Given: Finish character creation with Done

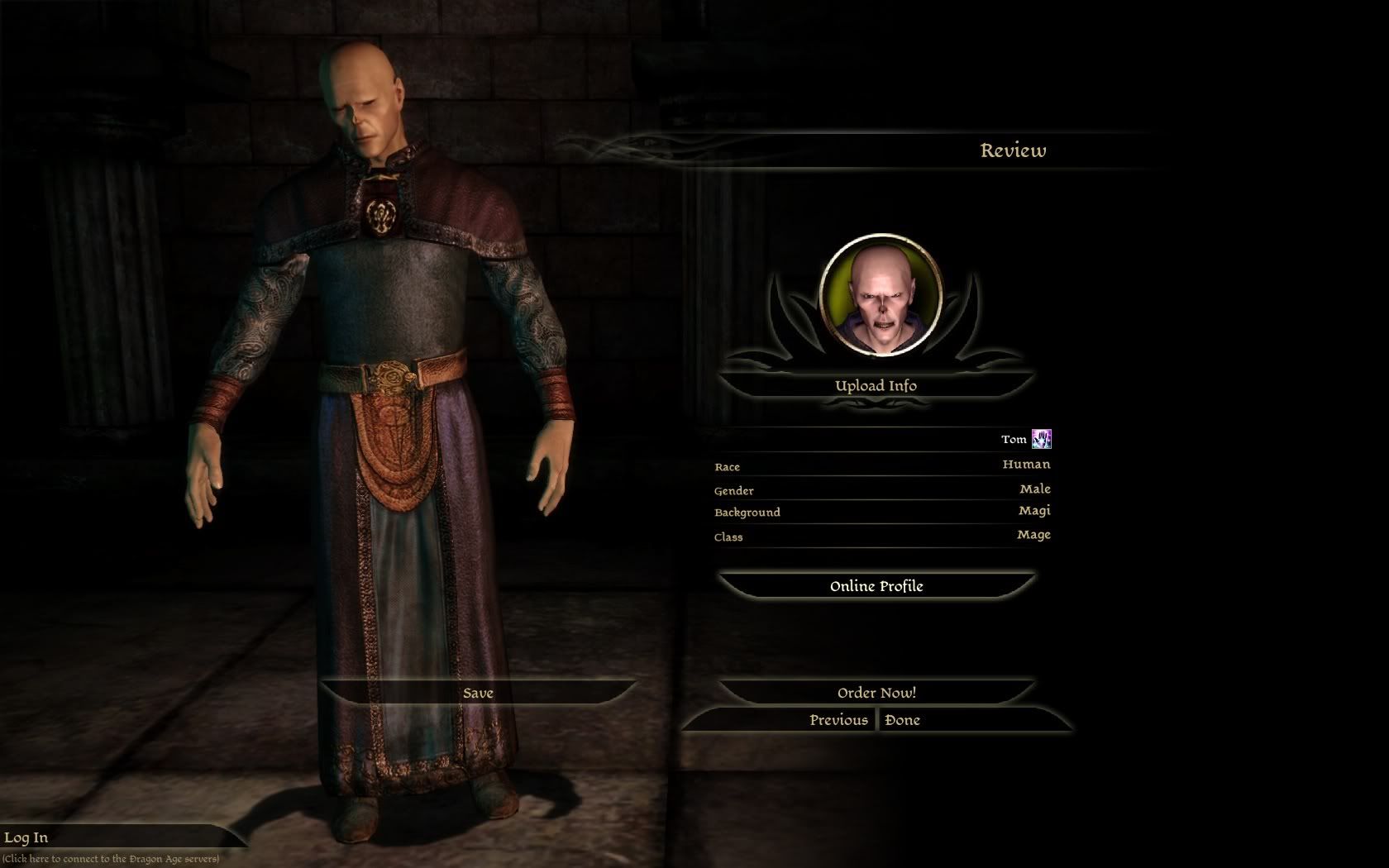Looking at the screenshot, I should pyautogui.click(x=903, y=720).
